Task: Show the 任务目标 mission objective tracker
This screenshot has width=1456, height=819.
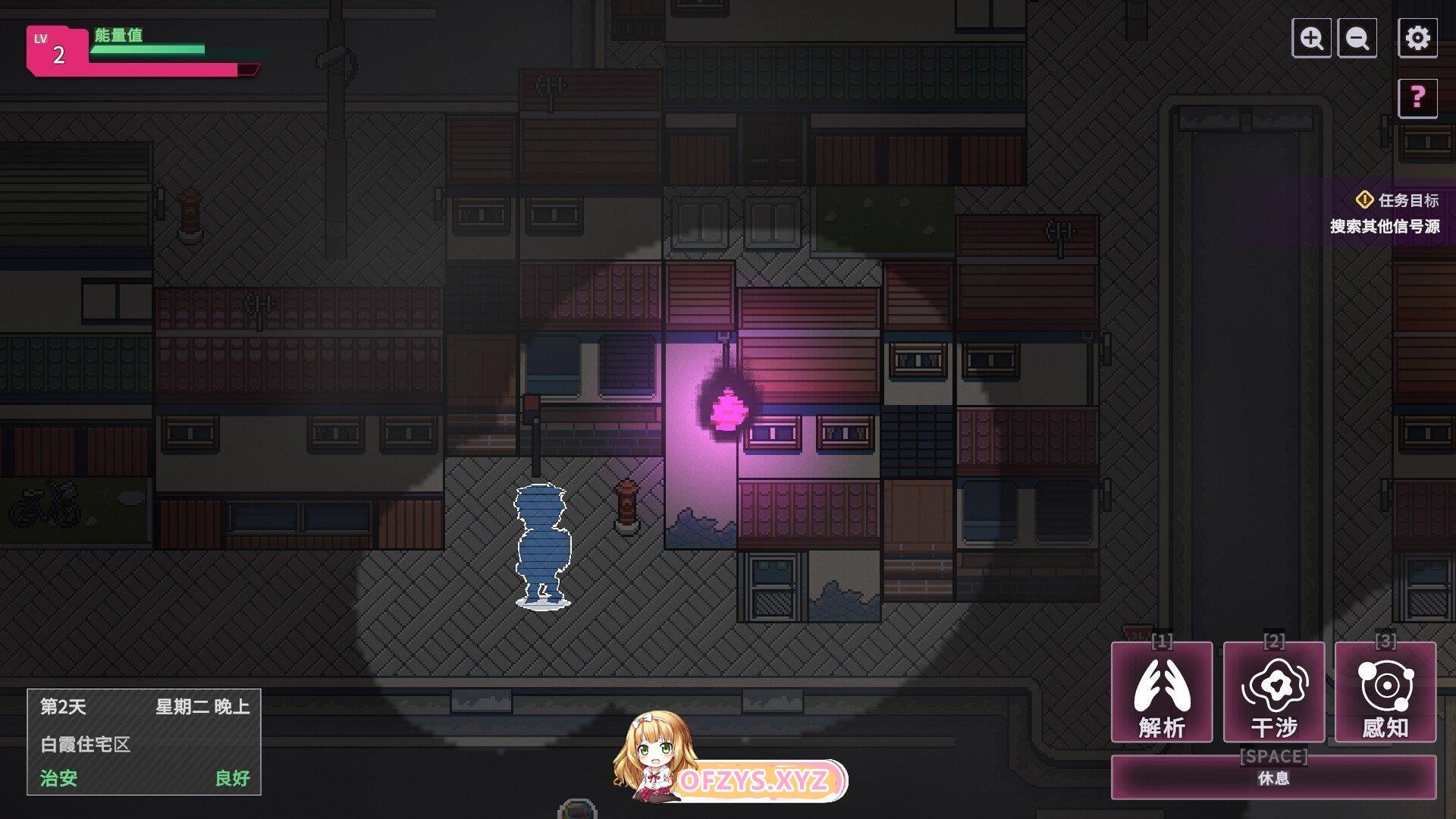Action: point(1396,201)
